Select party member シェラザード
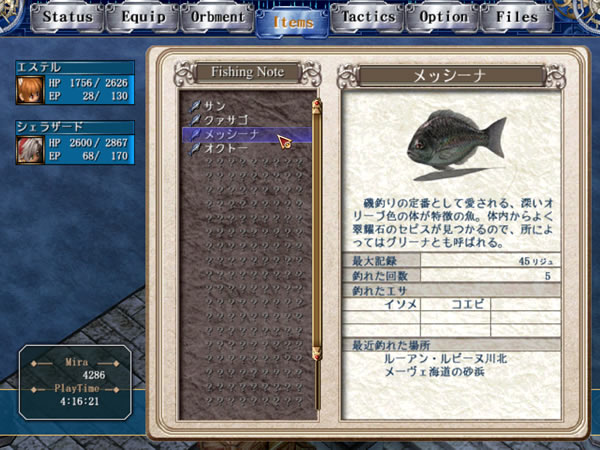The image size is (600, 450). pos(76,147)
